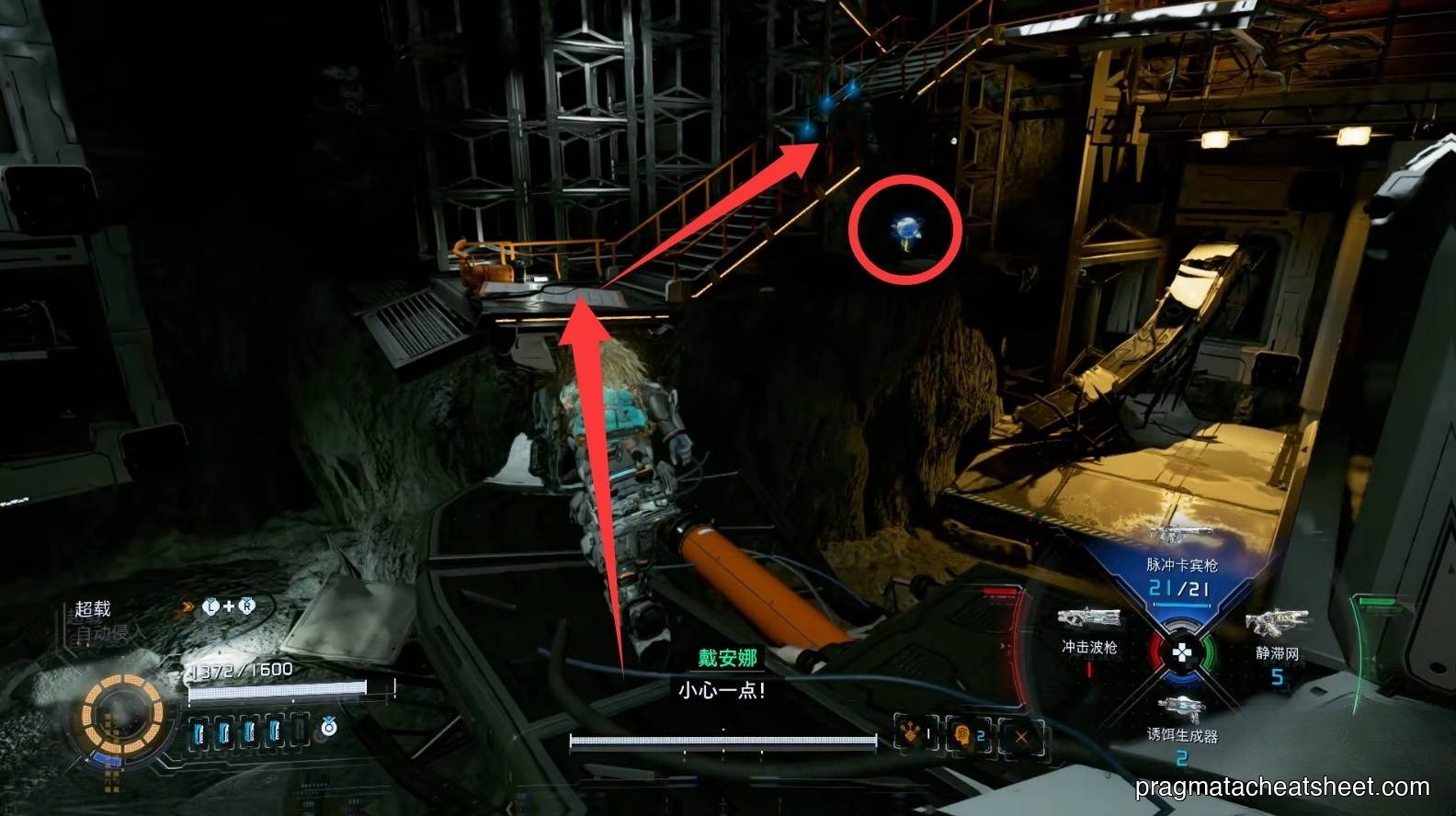
Task: Open the pragmatacheatsheet.com watermark link
Action: (x=1282, y=788)
